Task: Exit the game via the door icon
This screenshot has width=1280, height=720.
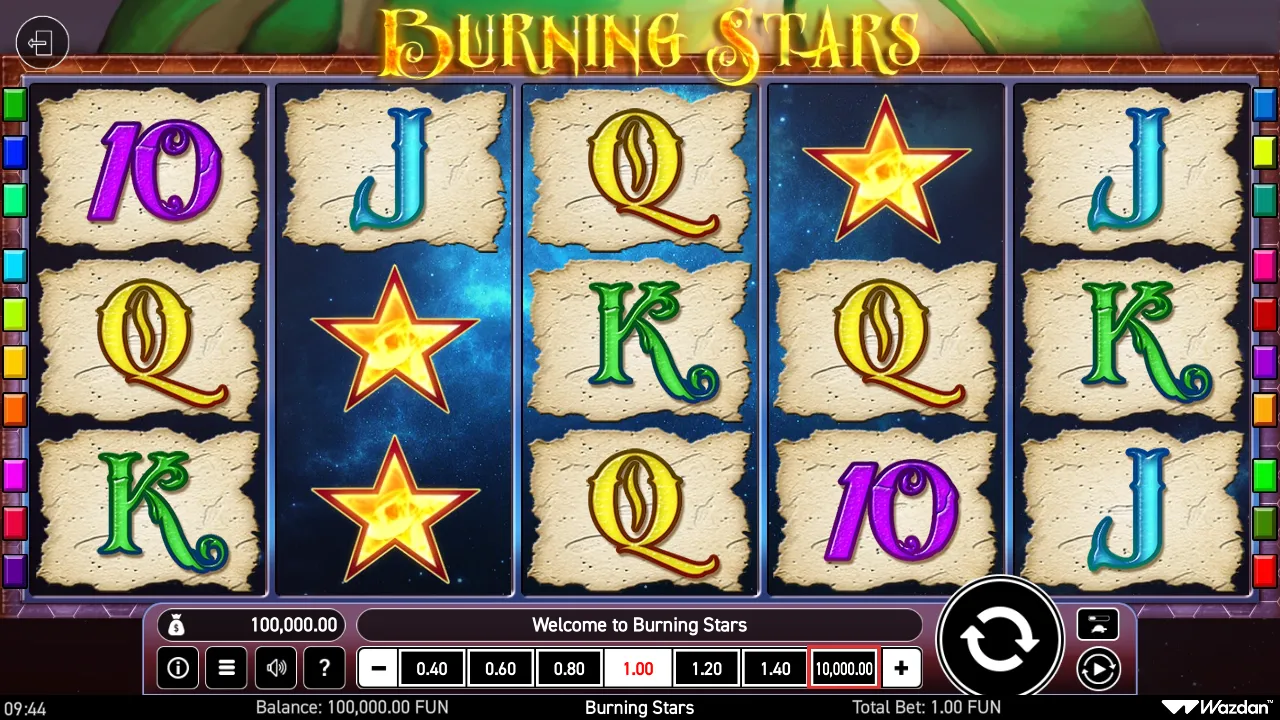Action: (x=42, y=42)
